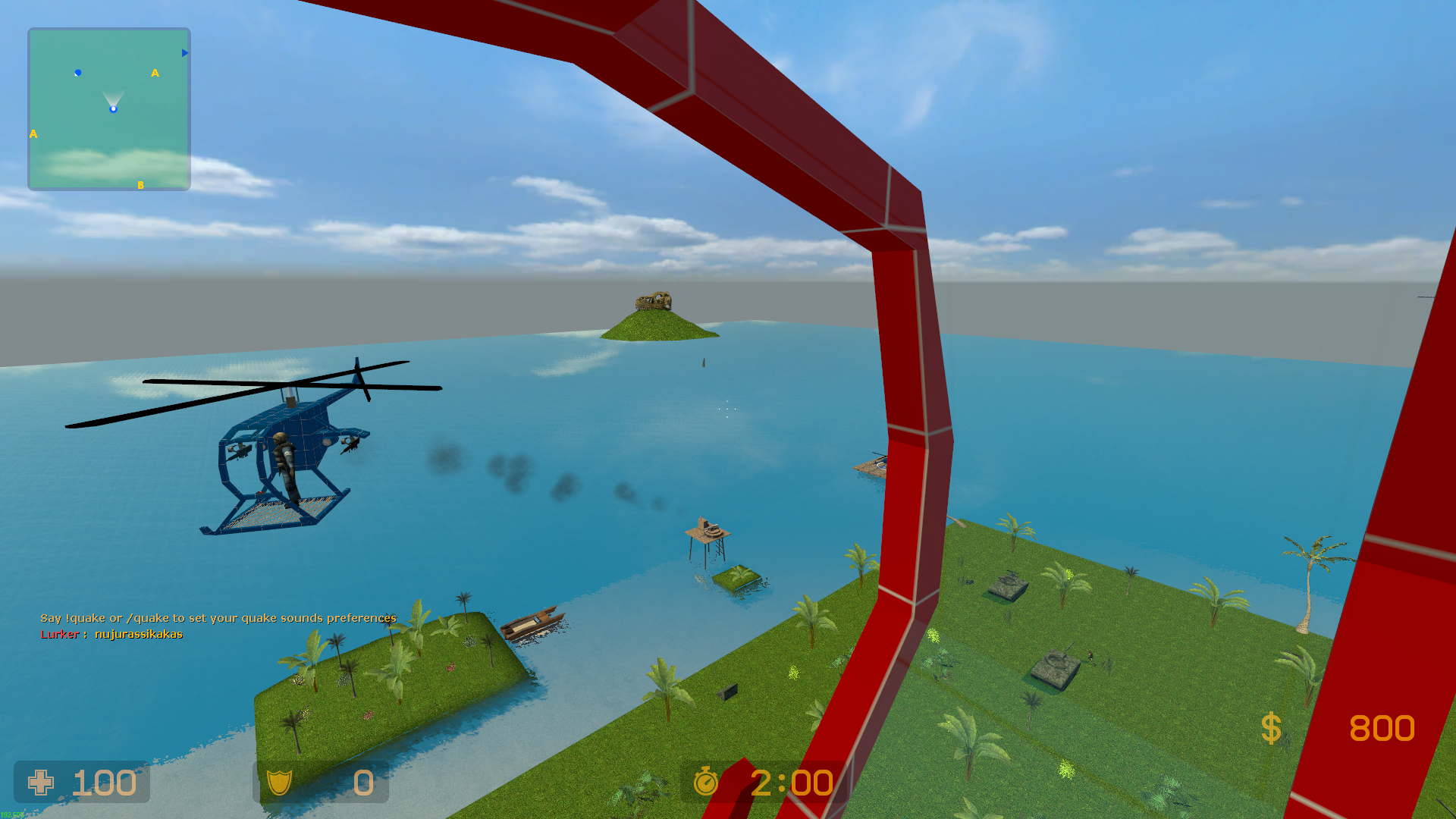The height and width of the screenshot is (819, 1456).
Task: Select bomb site B marker on radar
Action: [x=140, y=185]
